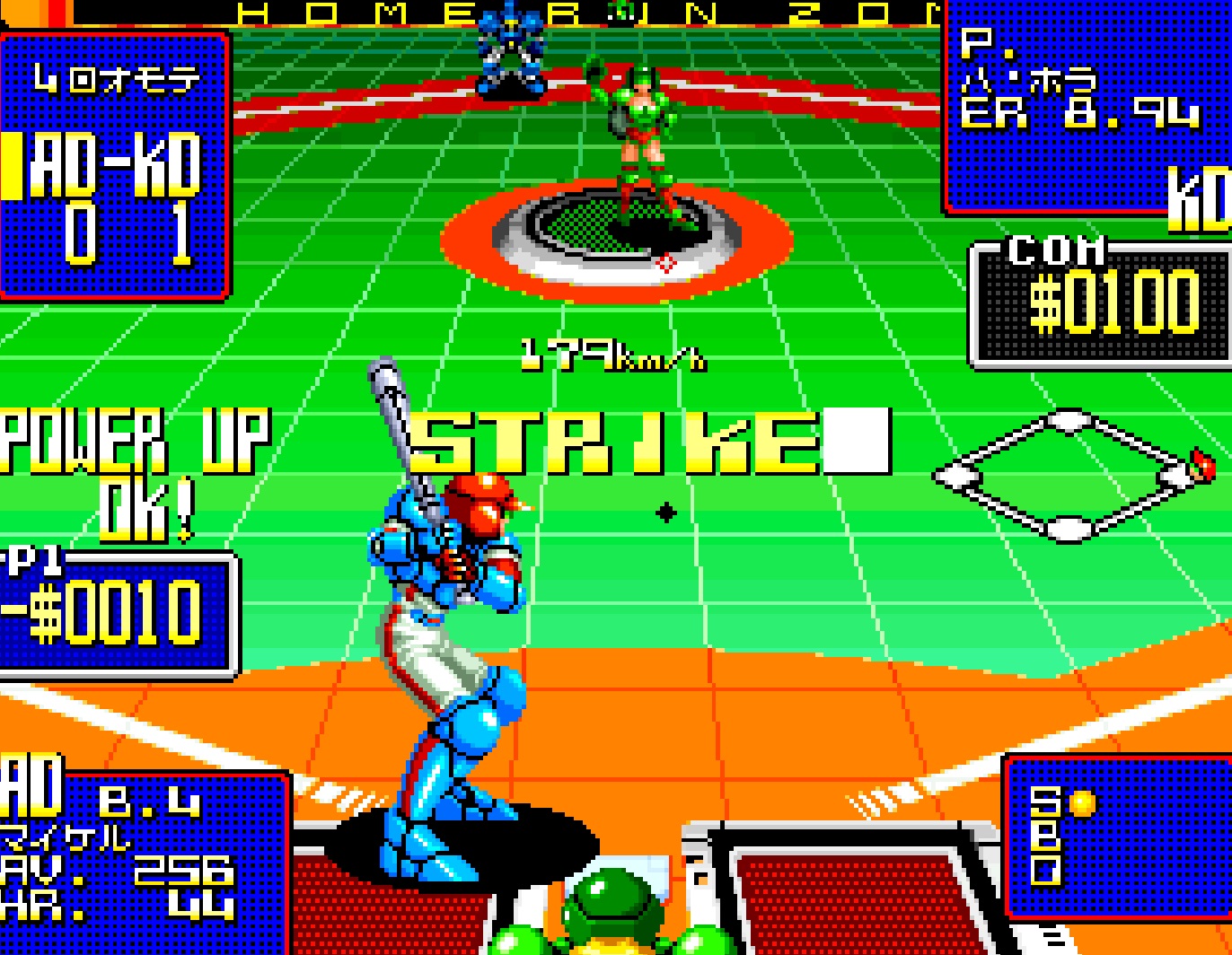Click home plate on the base diamond indicator
The width and height of the screenshot is (1232, 955).
tap(1069, 530)
